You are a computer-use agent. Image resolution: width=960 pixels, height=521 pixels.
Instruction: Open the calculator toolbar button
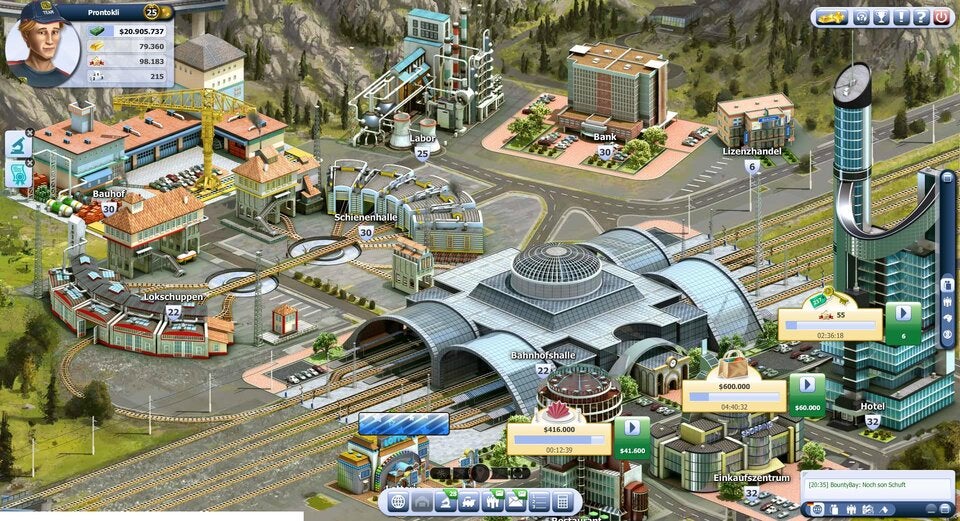[x=563, y=501]
